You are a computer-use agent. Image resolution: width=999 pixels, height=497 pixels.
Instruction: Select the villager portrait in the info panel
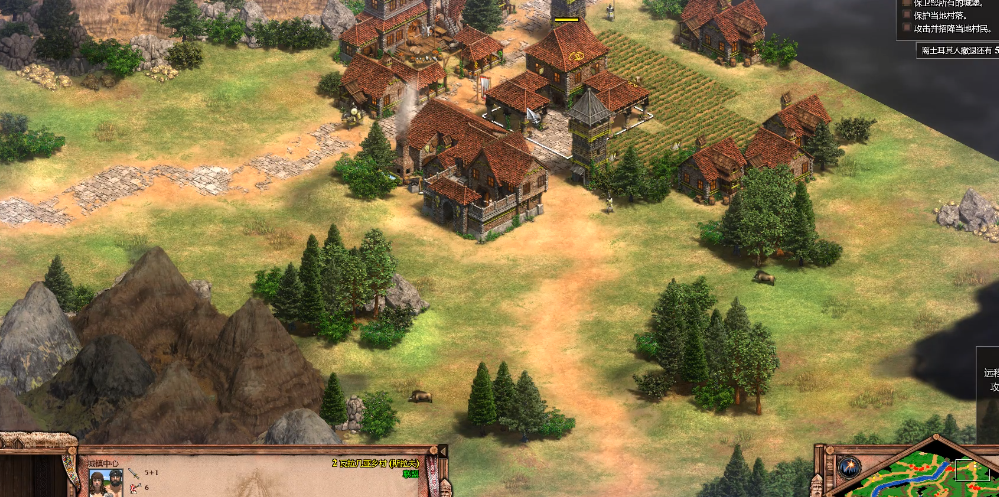108,481
